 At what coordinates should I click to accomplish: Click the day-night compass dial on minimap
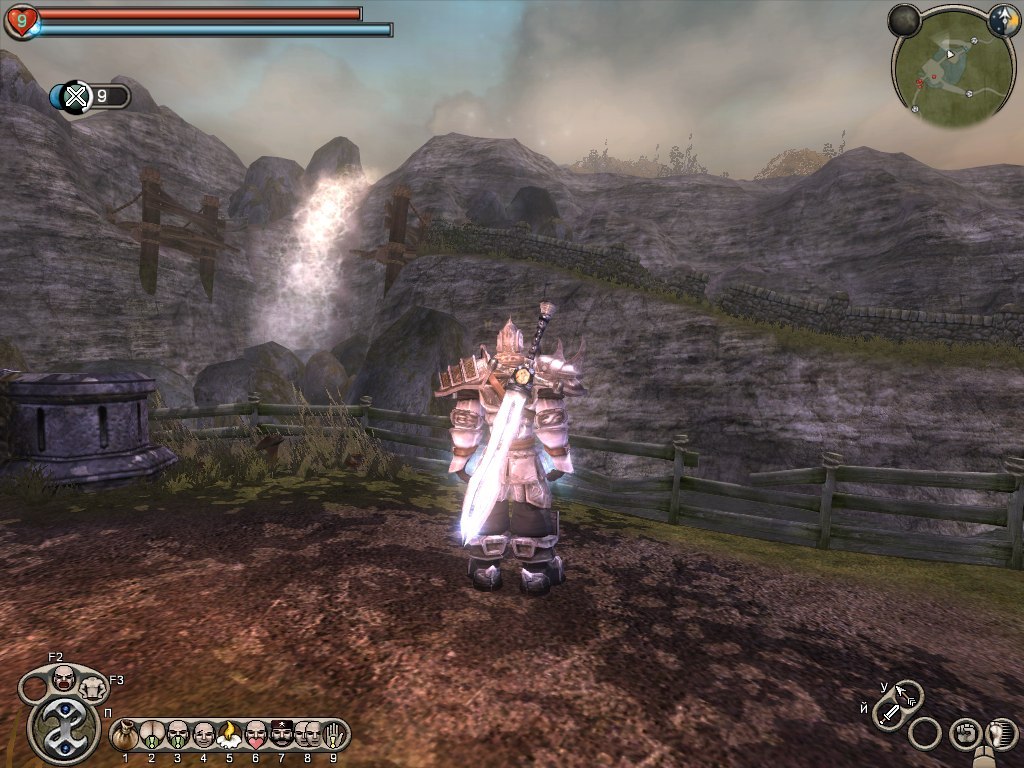[x=1003, y=19]
